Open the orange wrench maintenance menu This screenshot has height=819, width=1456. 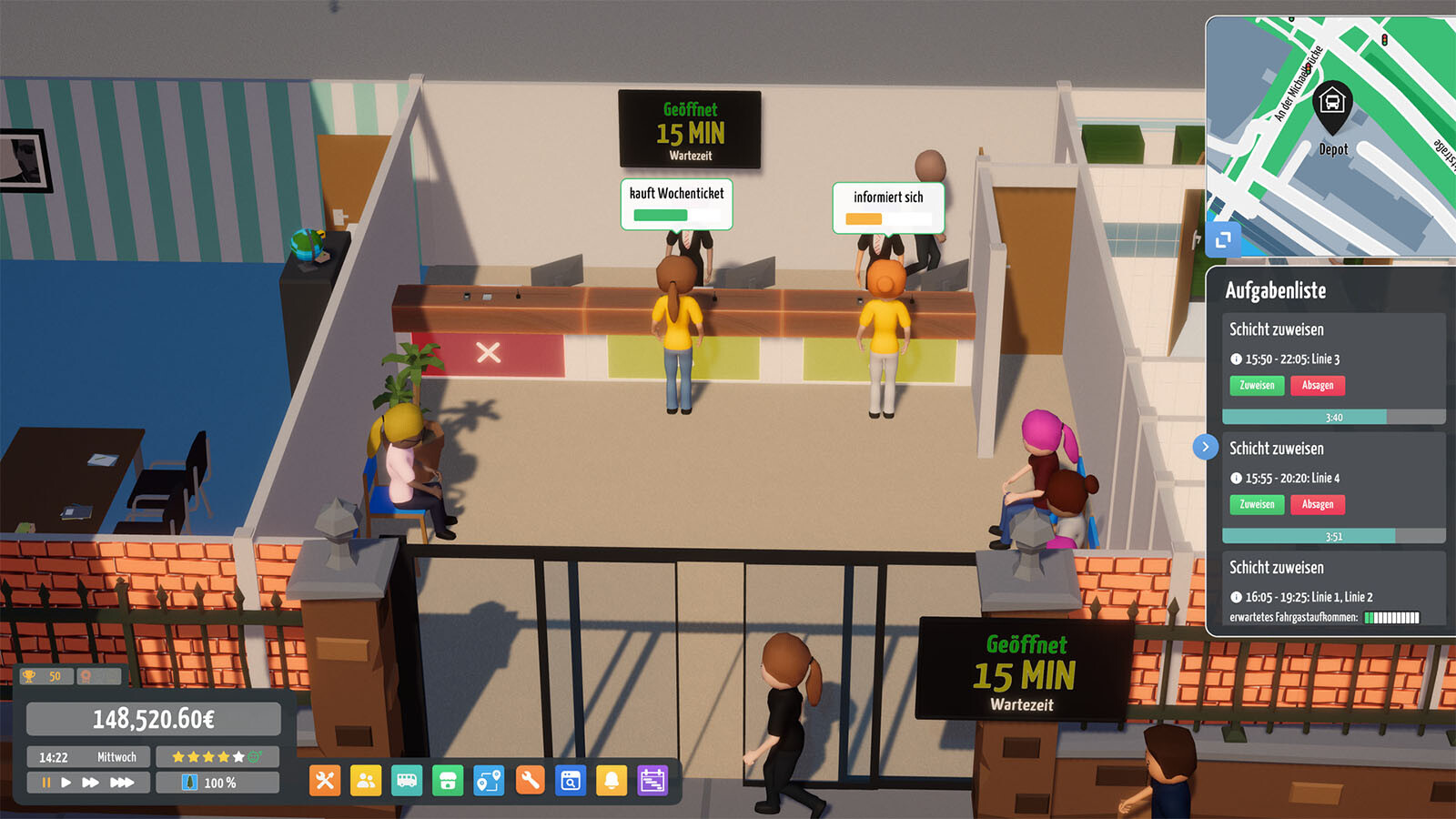tap(530, 781)
